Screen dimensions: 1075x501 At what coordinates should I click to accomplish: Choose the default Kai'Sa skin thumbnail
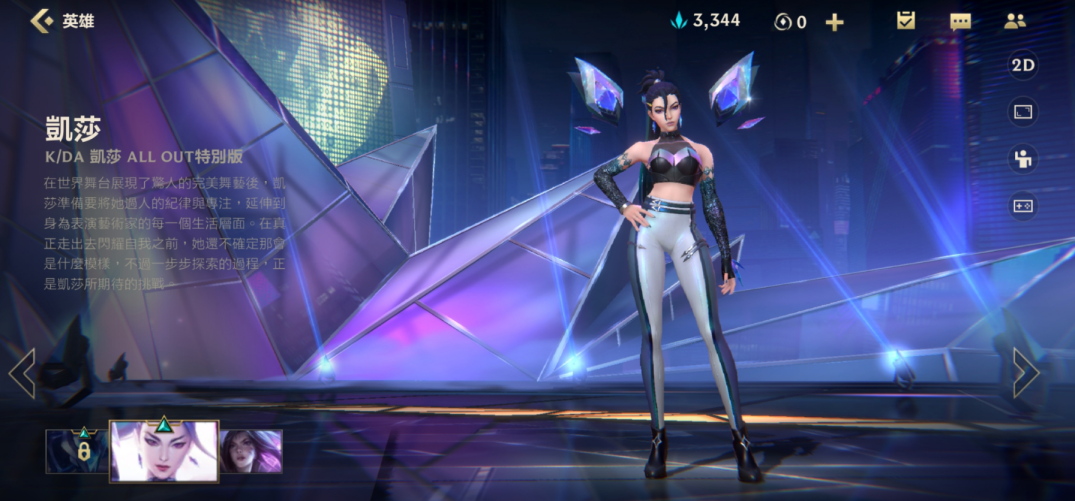click(251, 451)
